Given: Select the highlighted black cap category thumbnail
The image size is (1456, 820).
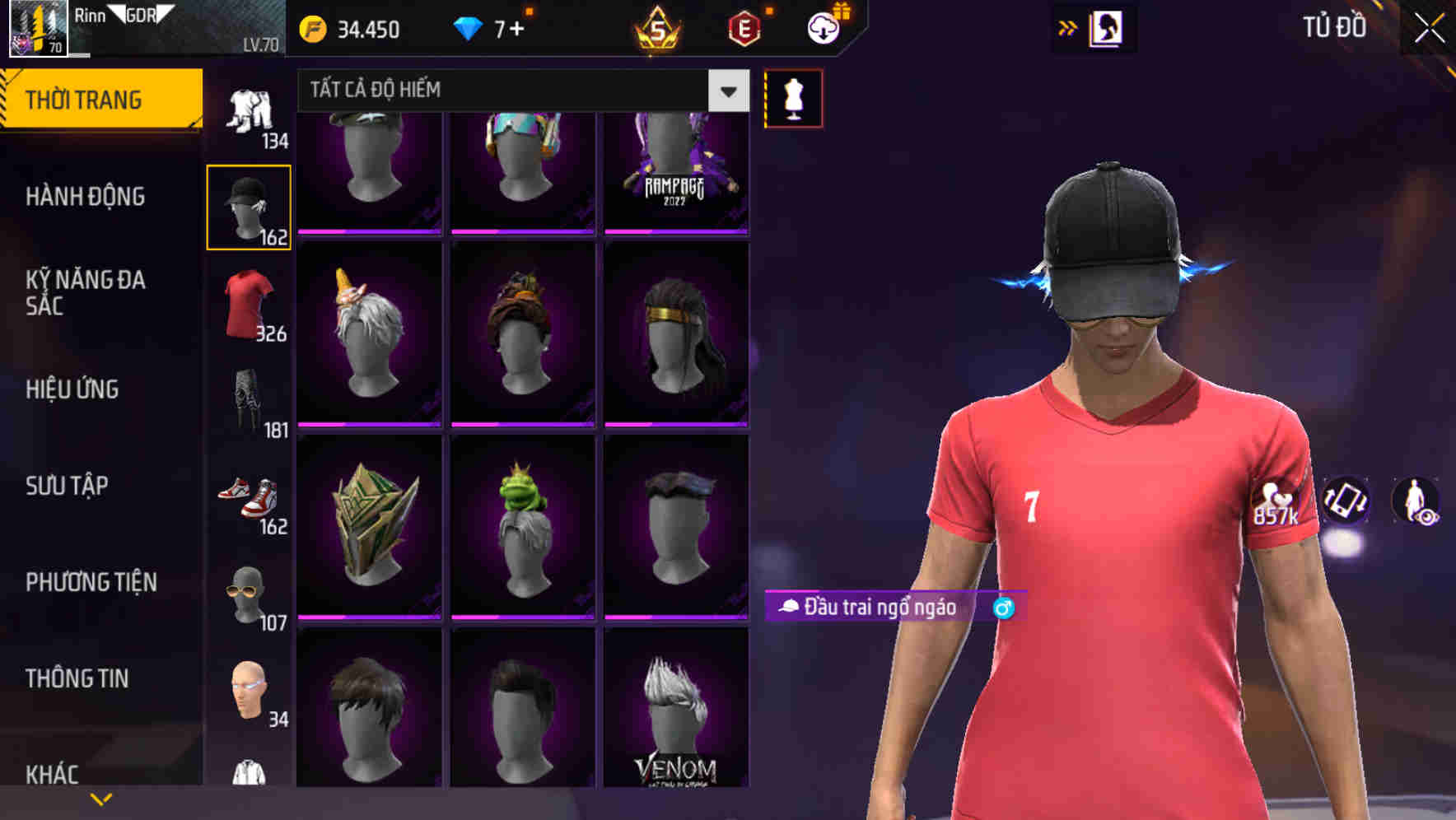Looking at the screenshot, I should click(x=249, y=206).
